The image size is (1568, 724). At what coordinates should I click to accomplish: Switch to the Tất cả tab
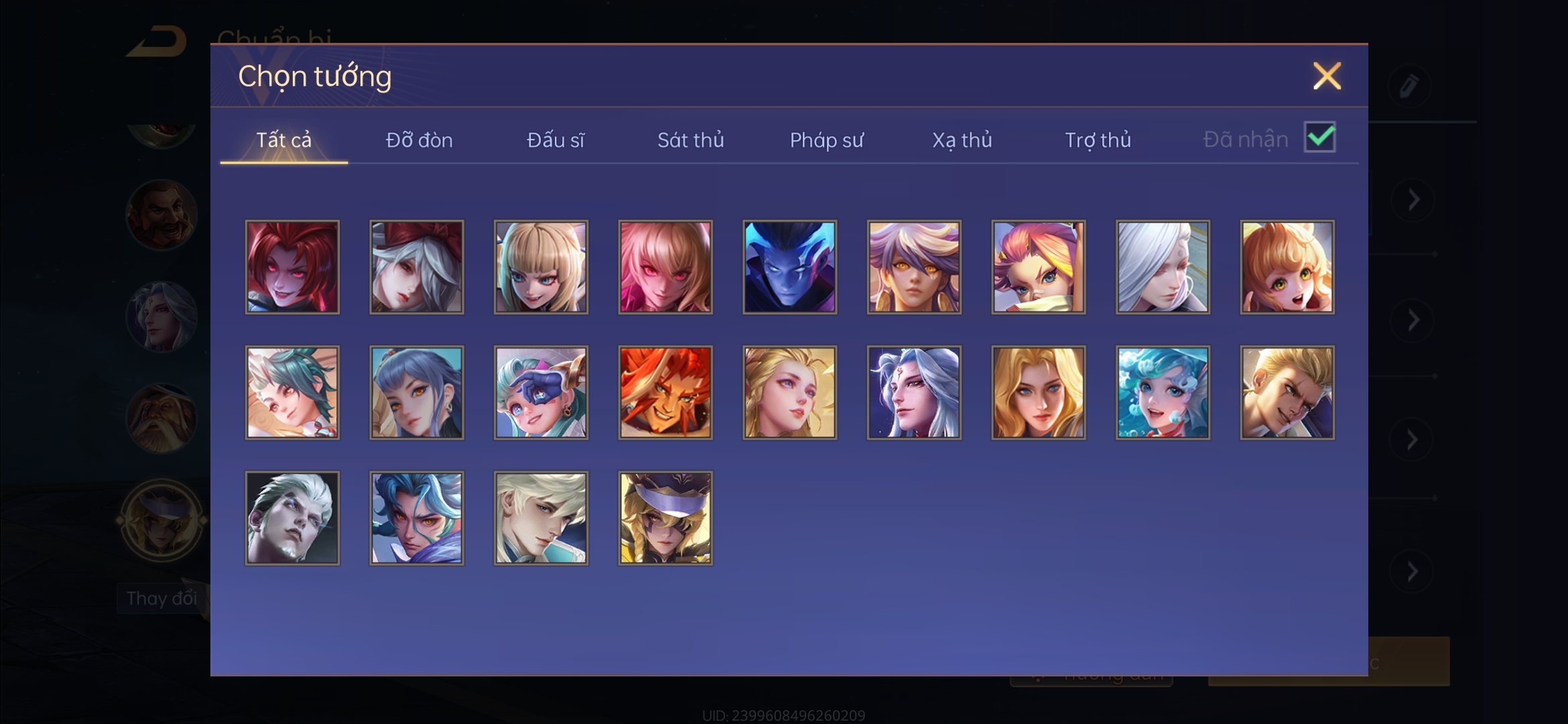pos(283,140)
